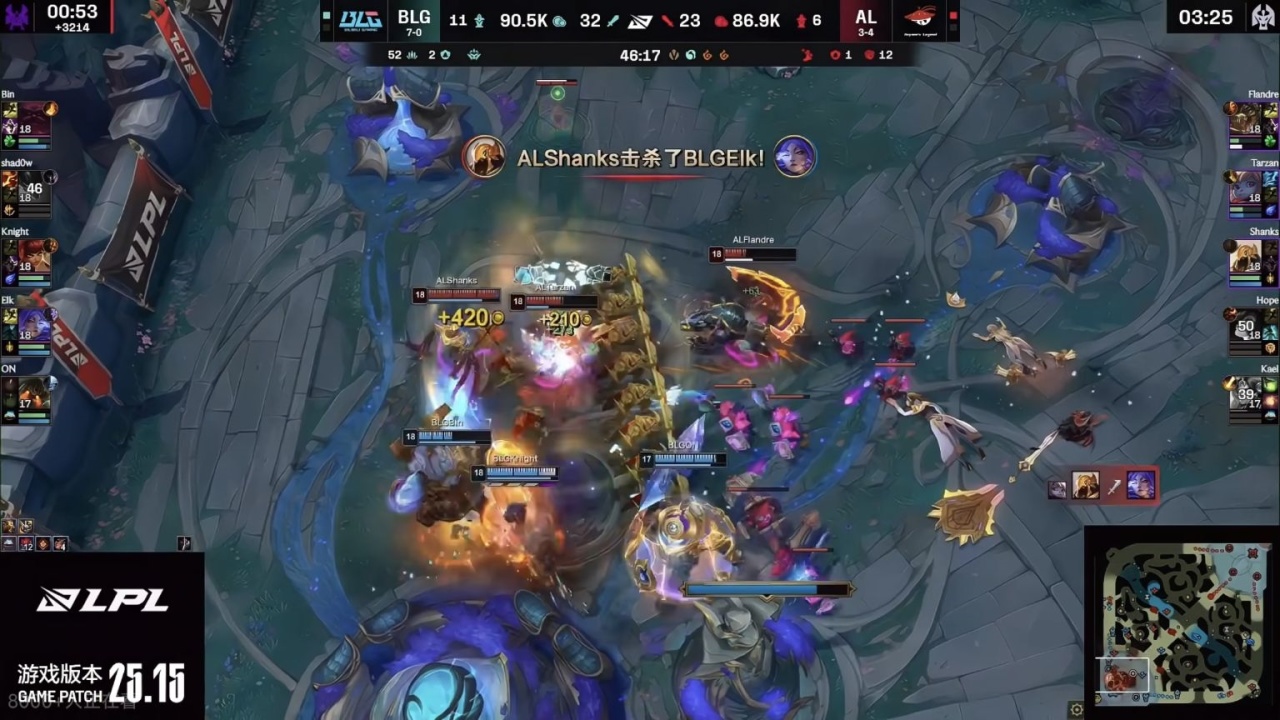Click Knight's champion portrait
Screen dimensions: 1280x720
click(33, 256)
